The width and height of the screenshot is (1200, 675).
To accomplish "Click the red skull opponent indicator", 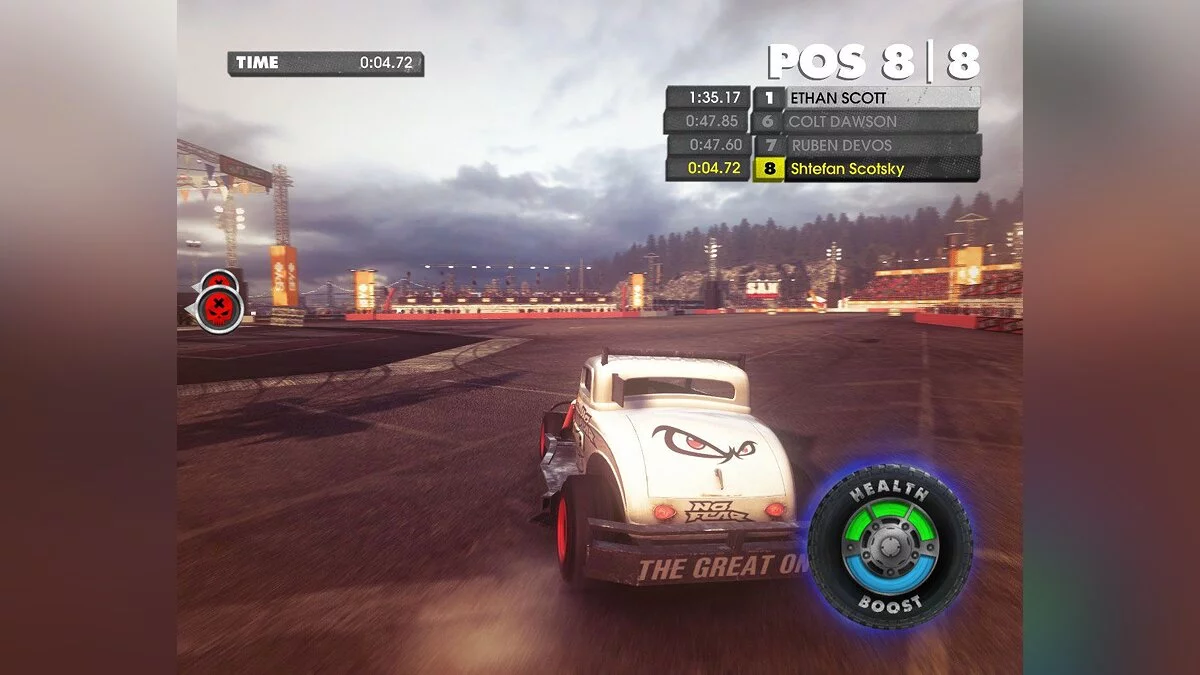I will (x=220, y=307).
